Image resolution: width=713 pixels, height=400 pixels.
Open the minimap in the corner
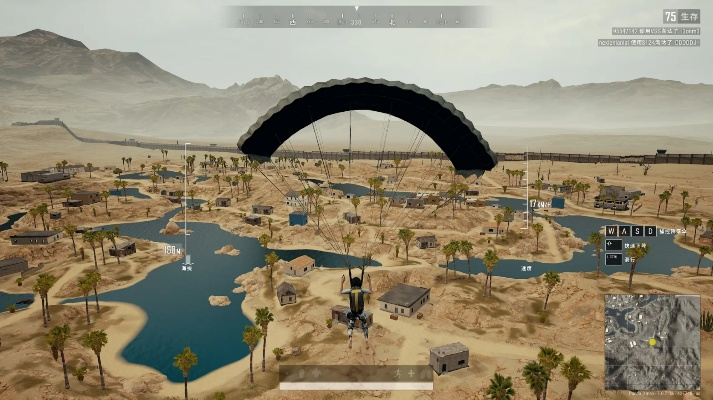652,342
